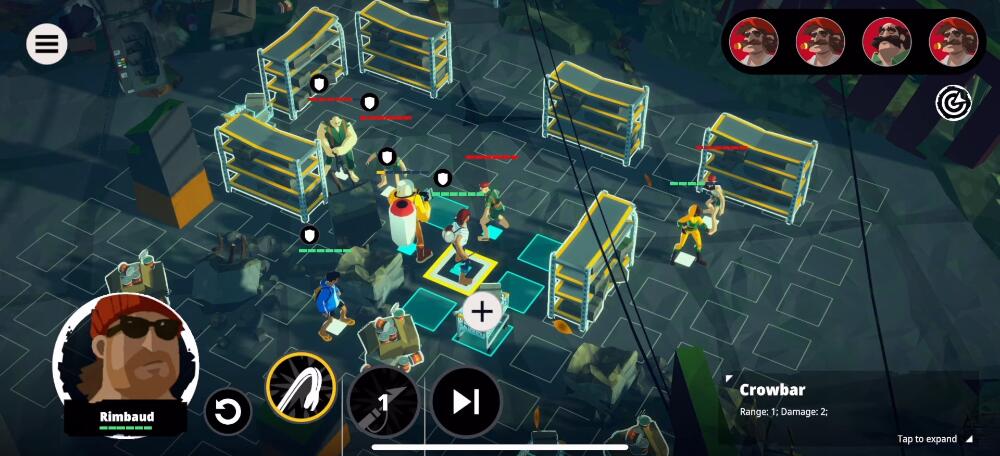1000x456 pixels.
Task: Activate the harpoon ability with one charge
Action: [x=383, y=402]
